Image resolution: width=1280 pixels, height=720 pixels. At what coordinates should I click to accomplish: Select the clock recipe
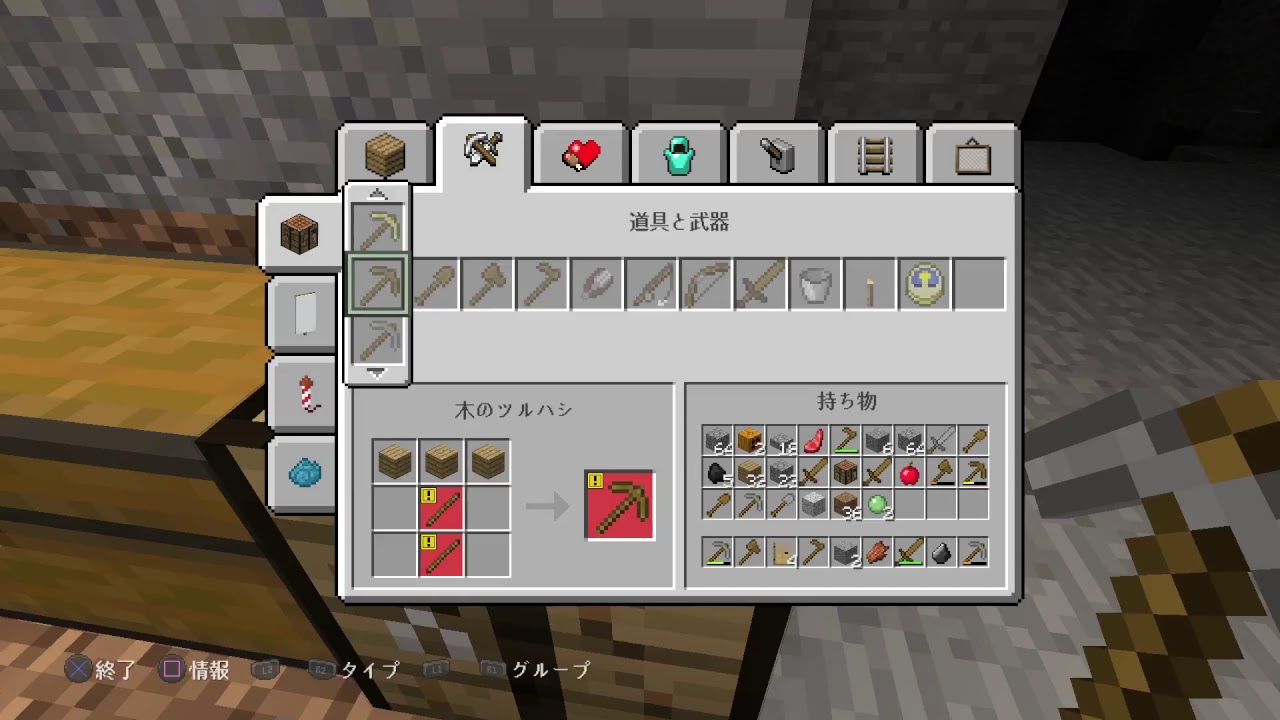922,283
